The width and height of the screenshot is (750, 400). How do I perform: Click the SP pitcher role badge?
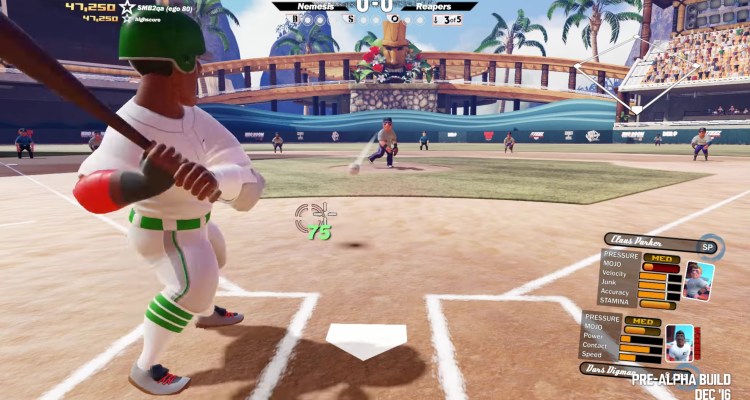point(708,246)
